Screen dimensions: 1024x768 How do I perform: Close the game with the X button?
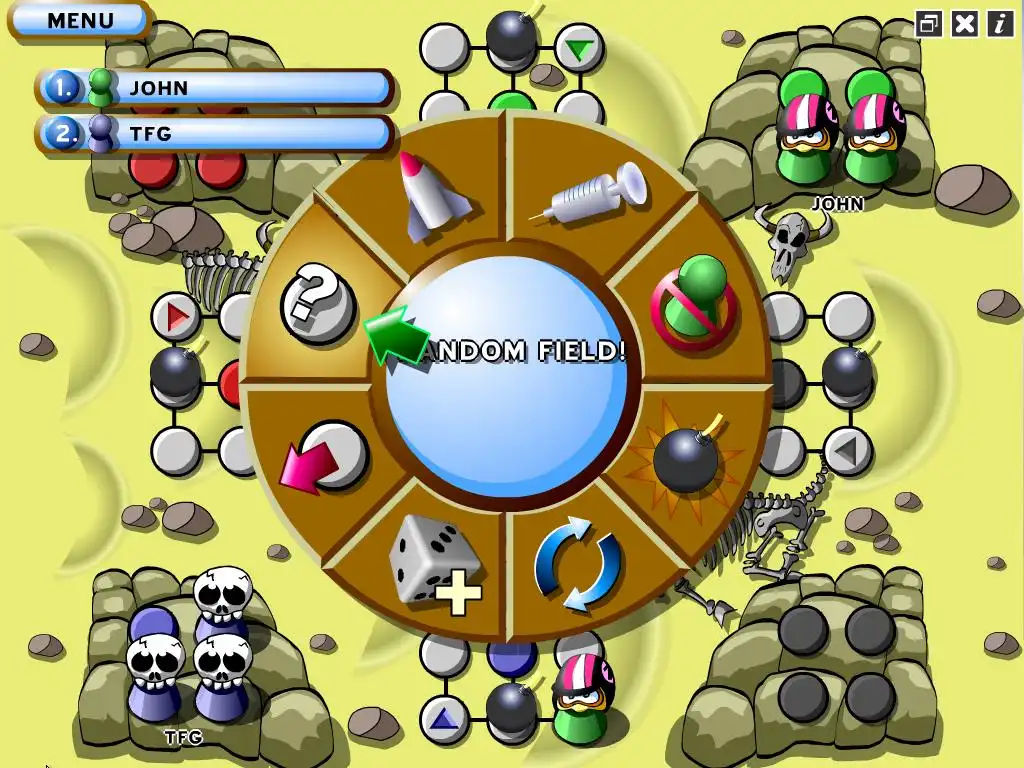[965, 23]
